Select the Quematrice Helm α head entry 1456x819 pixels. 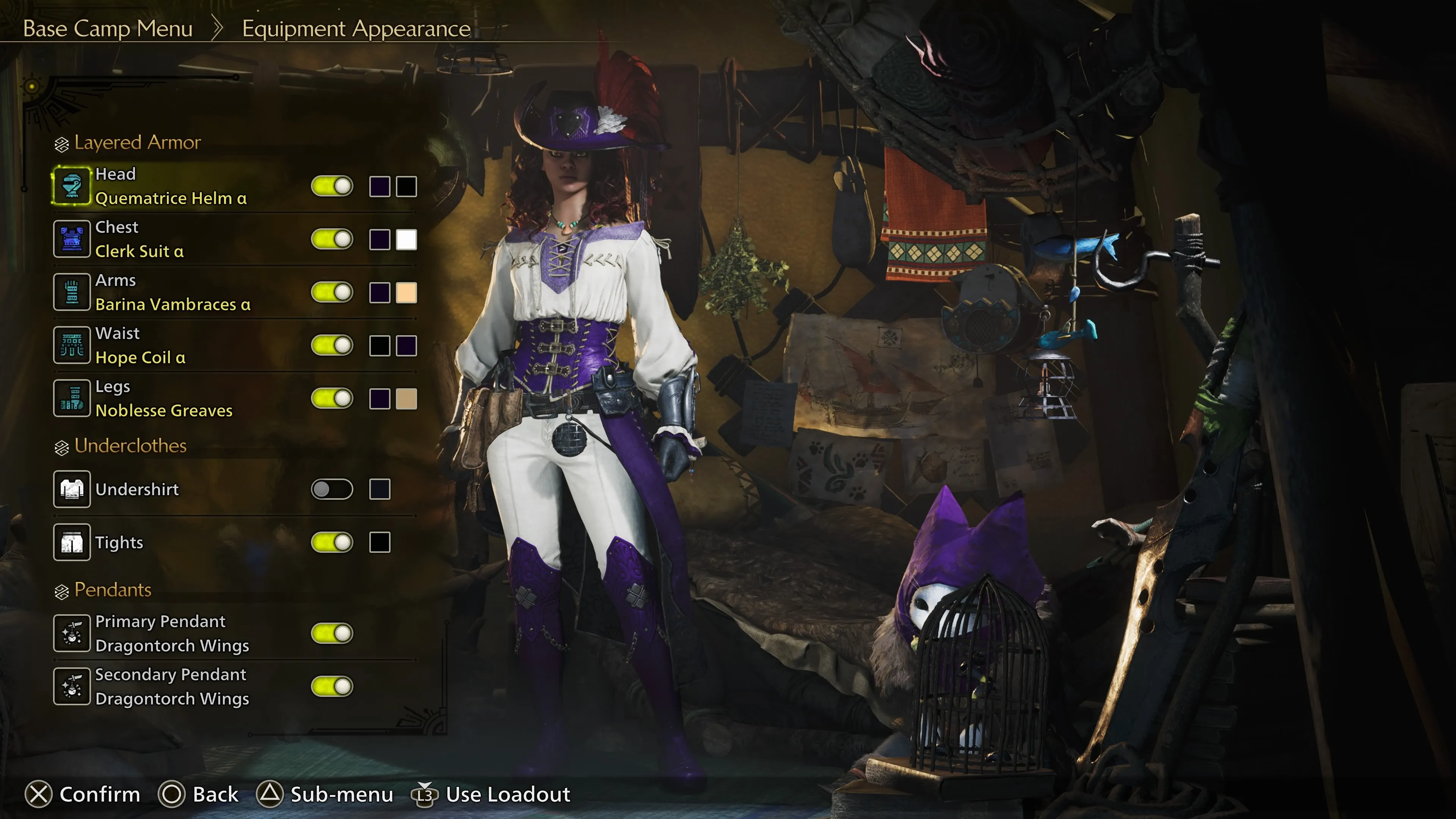(171, 198)
